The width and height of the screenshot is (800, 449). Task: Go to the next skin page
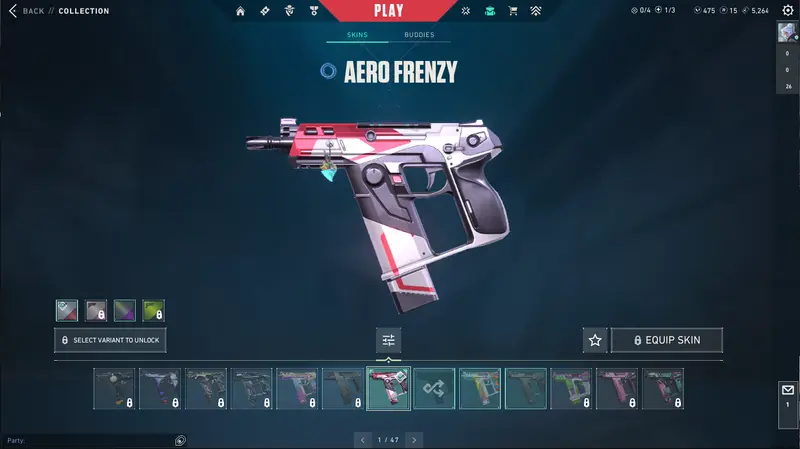(x=414, y=439)
